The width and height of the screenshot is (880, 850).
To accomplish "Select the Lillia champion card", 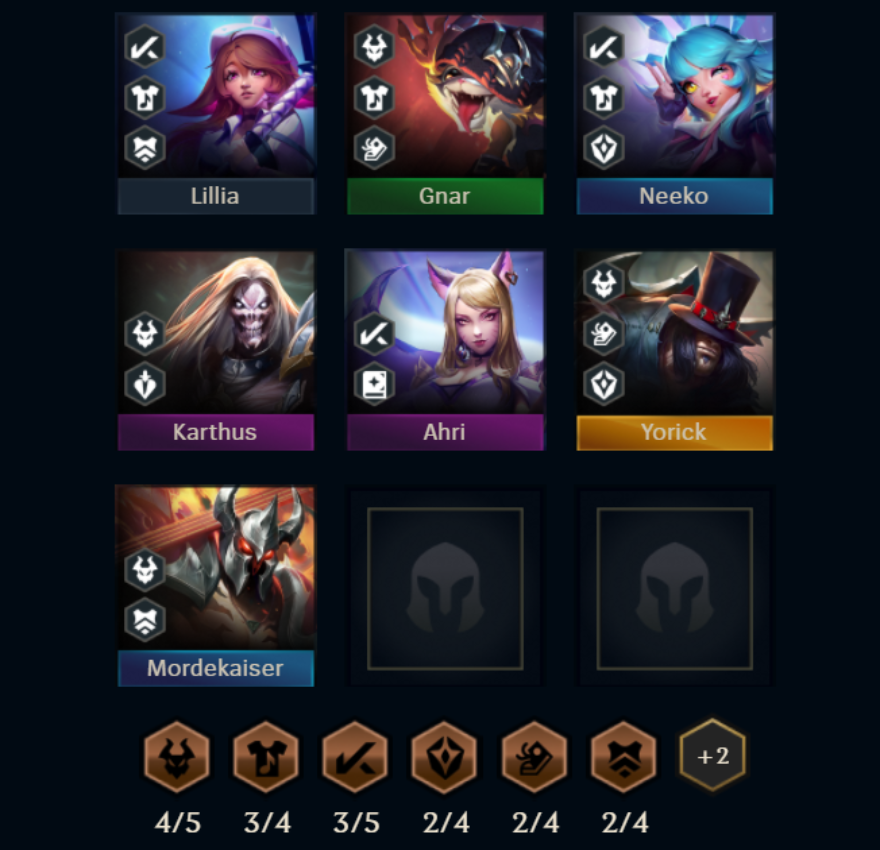I will click(x=216, y=113).
